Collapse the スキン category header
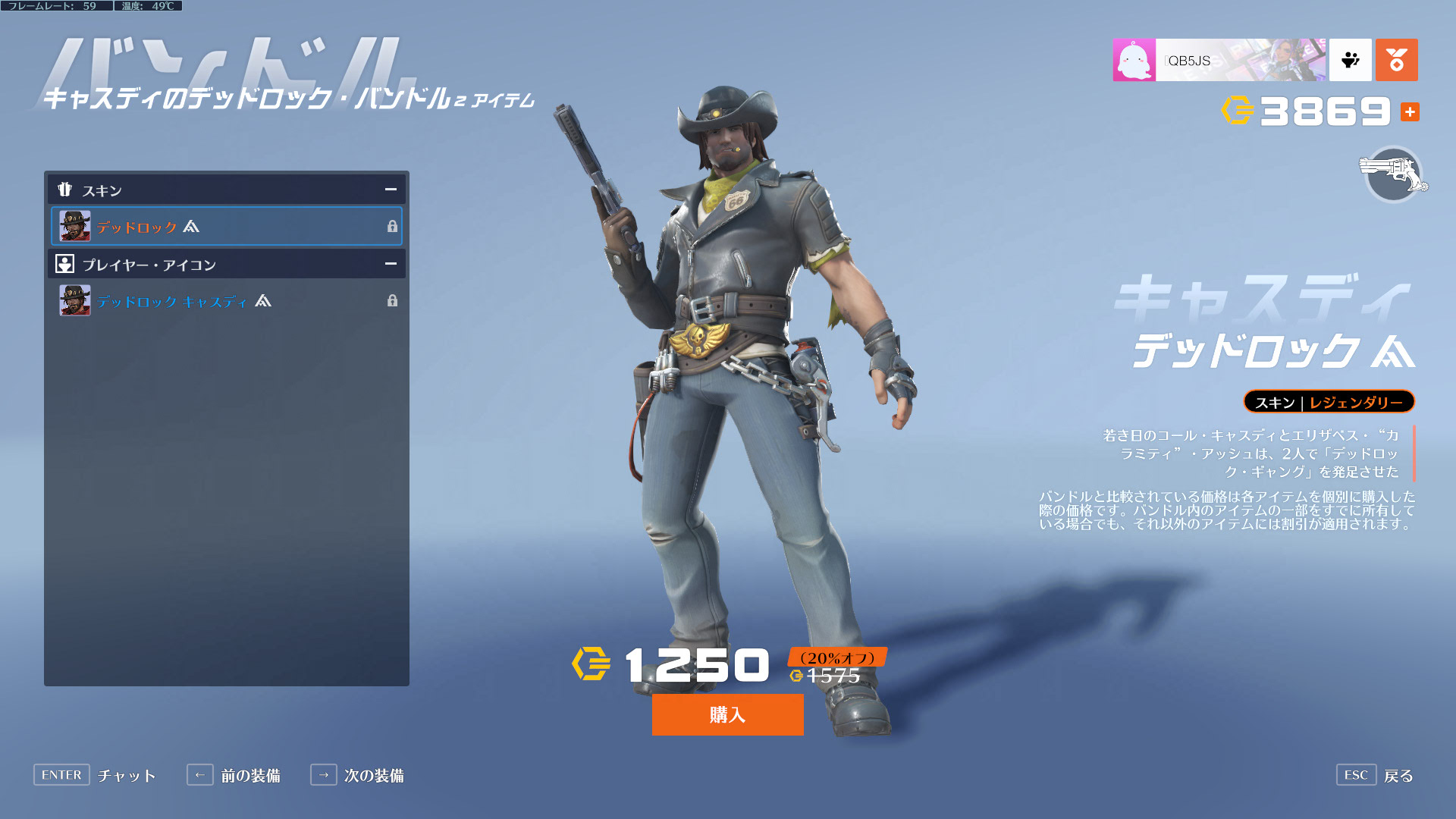Screen dimensions: 1456x819 tap(391, 190)
